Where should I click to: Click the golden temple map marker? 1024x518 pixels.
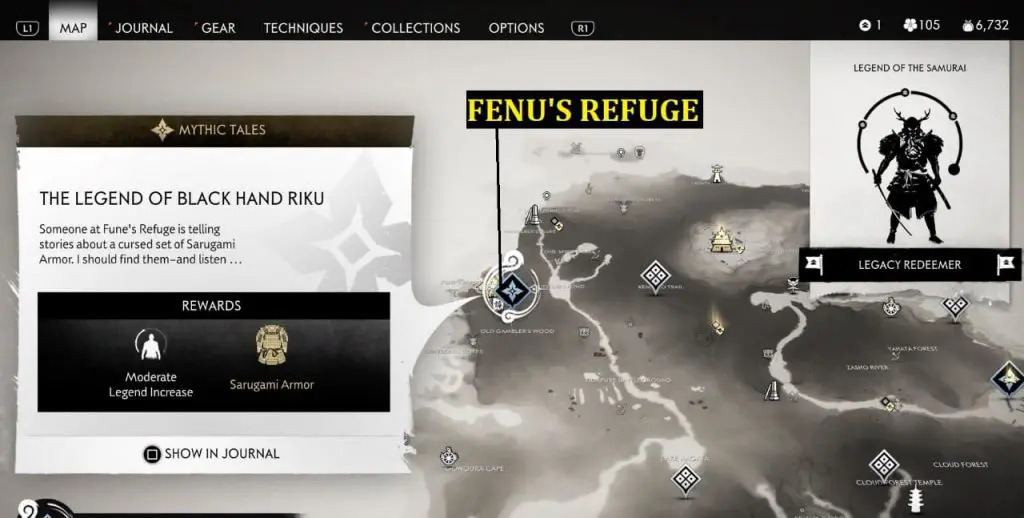point(722,239)
